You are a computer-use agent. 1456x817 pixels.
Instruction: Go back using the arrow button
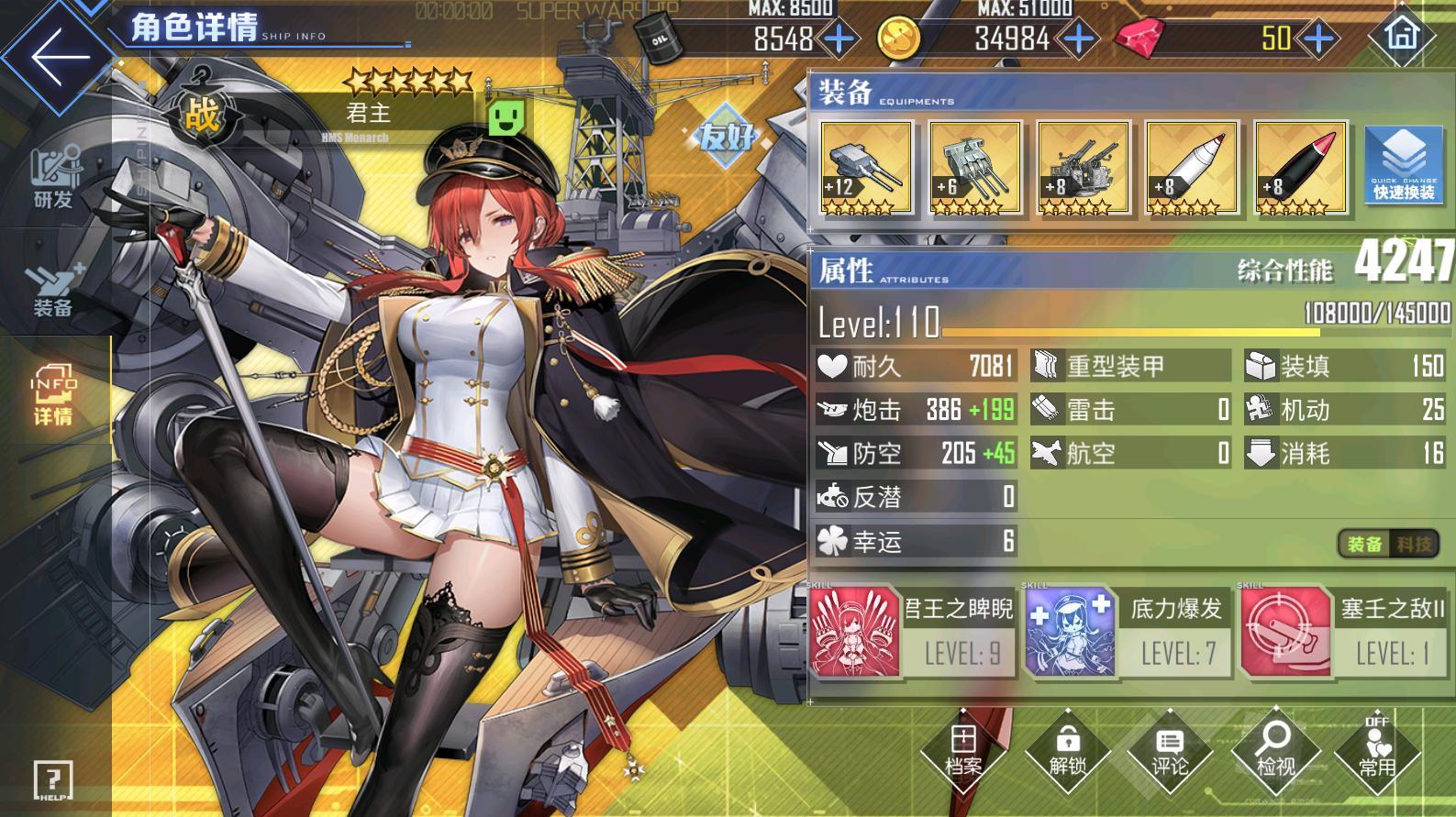click(58, 55)
